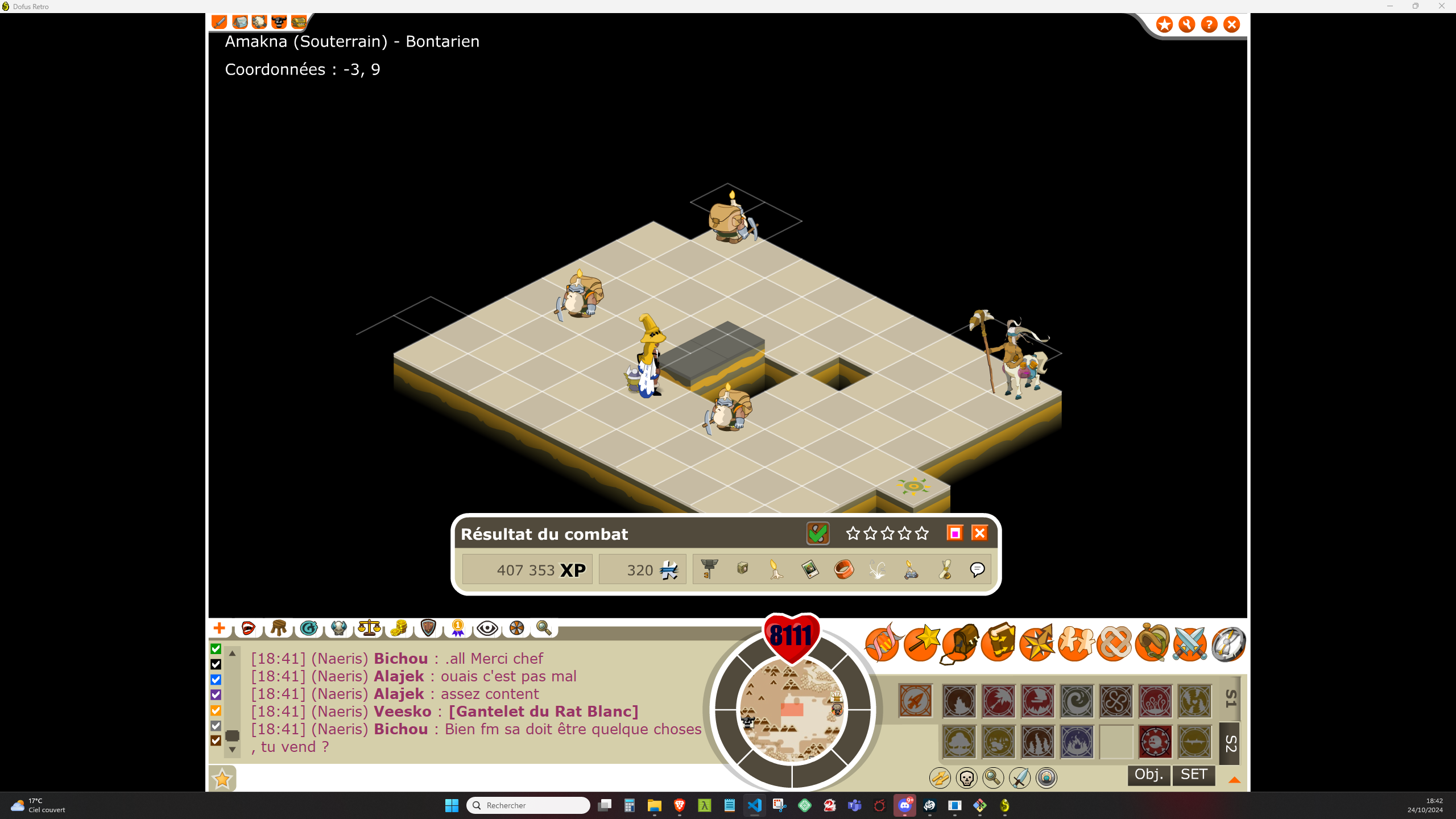The height and width of the screenshot is (819, 1456).
Task: Give the combat a five-star rating
Action: [x=921, y=533]
